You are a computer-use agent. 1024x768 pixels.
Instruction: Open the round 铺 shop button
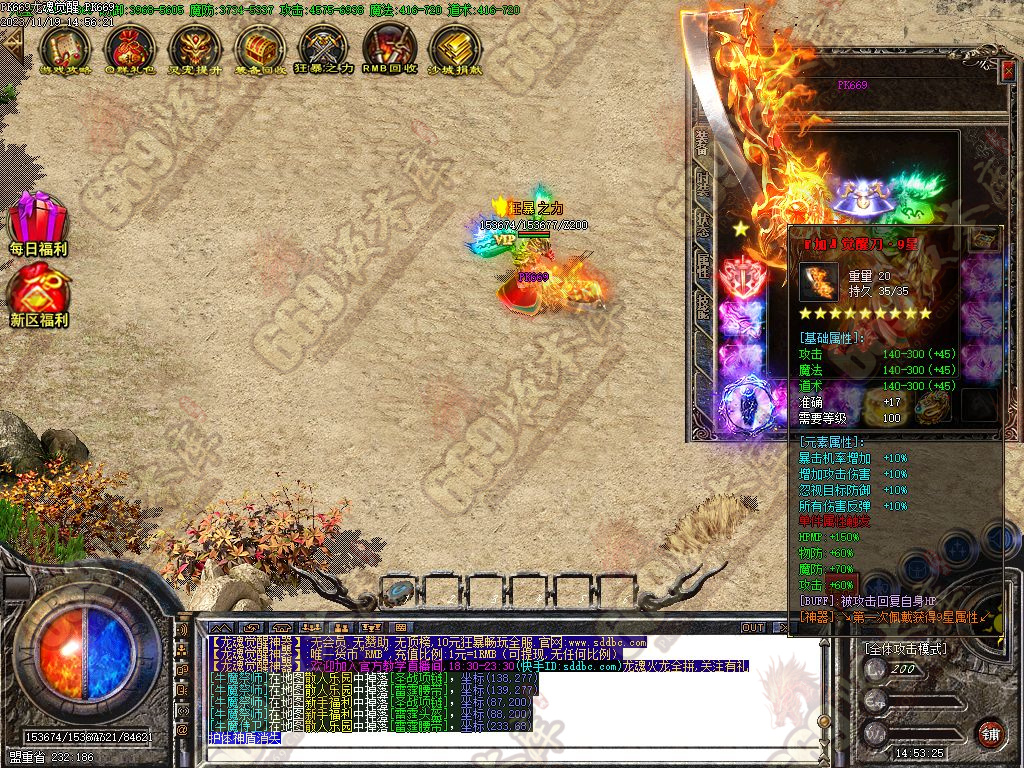990,733
